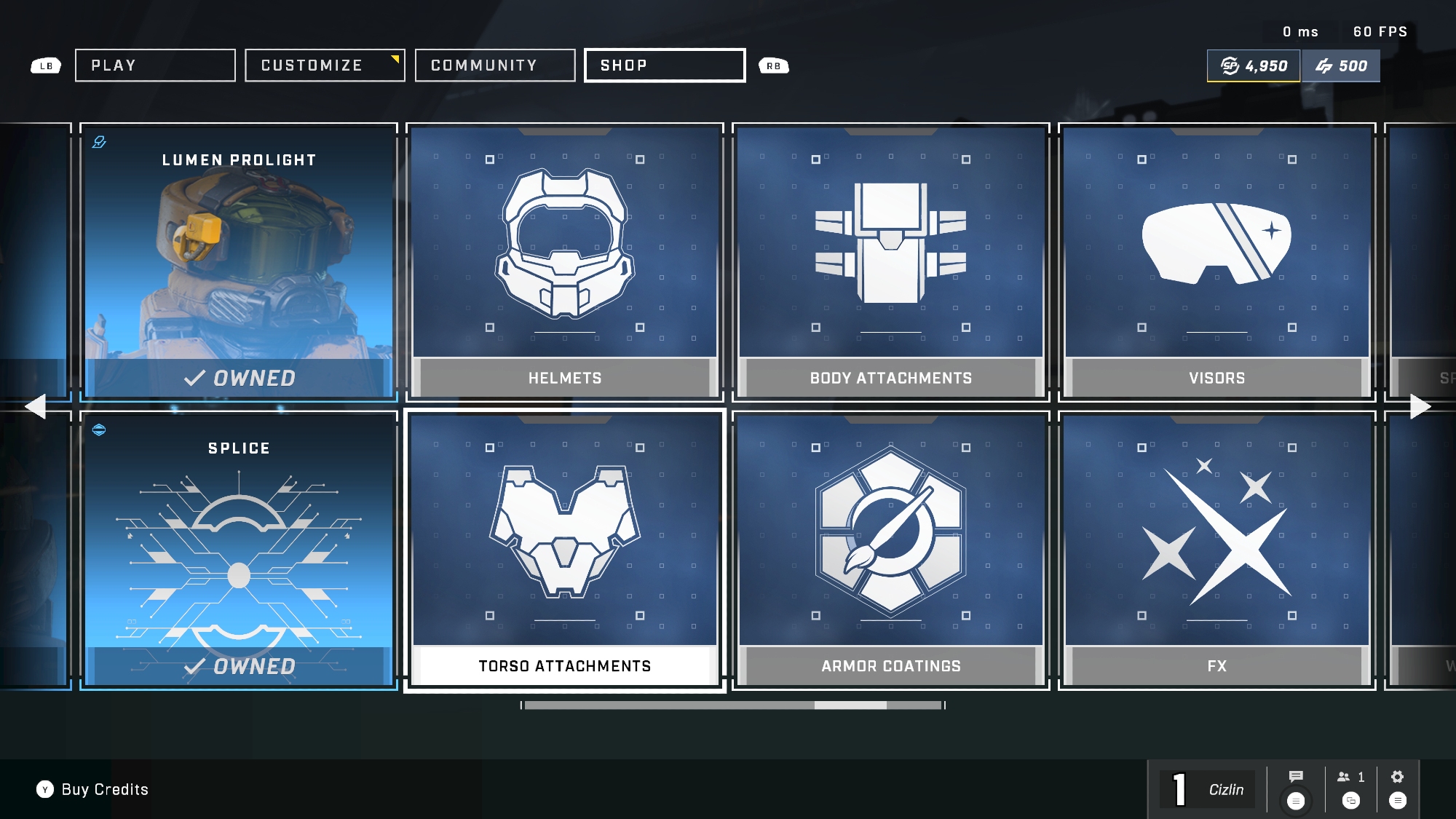
Task: Click the horizontal scrollbar thumb
Action: click(850, 705)
